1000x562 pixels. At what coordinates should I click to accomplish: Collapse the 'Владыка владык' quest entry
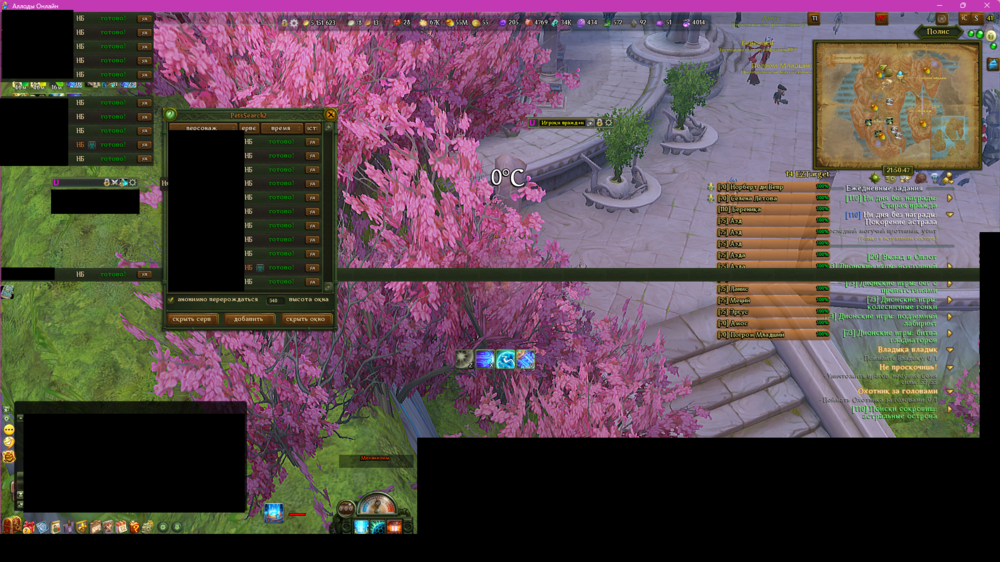tap(950, 350)
